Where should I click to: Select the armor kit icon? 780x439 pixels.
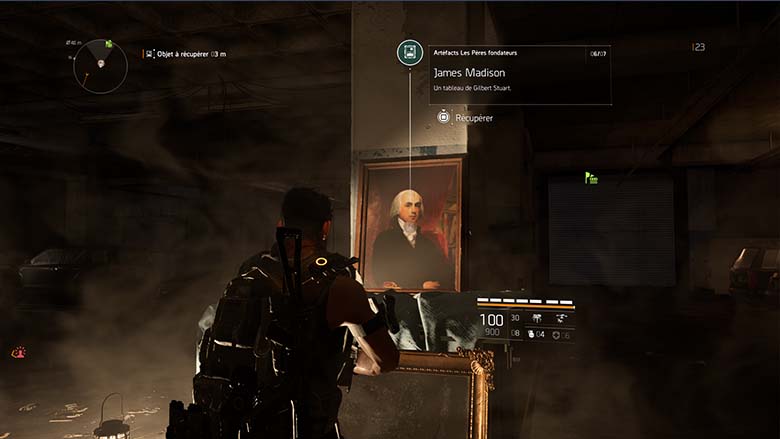556,335
